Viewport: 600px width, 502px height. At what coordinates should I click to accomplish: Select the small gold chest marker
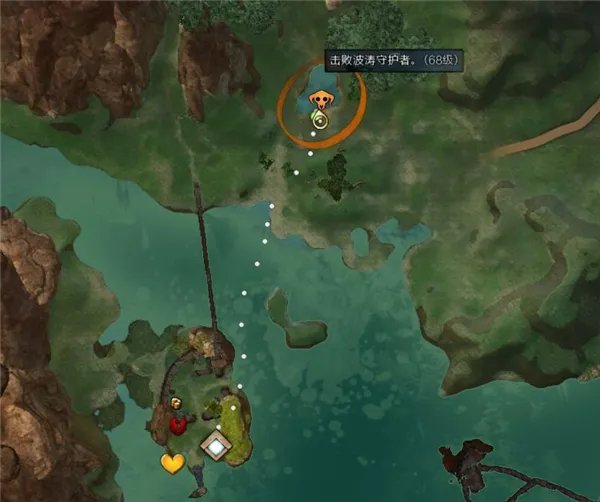click(176, 404)
